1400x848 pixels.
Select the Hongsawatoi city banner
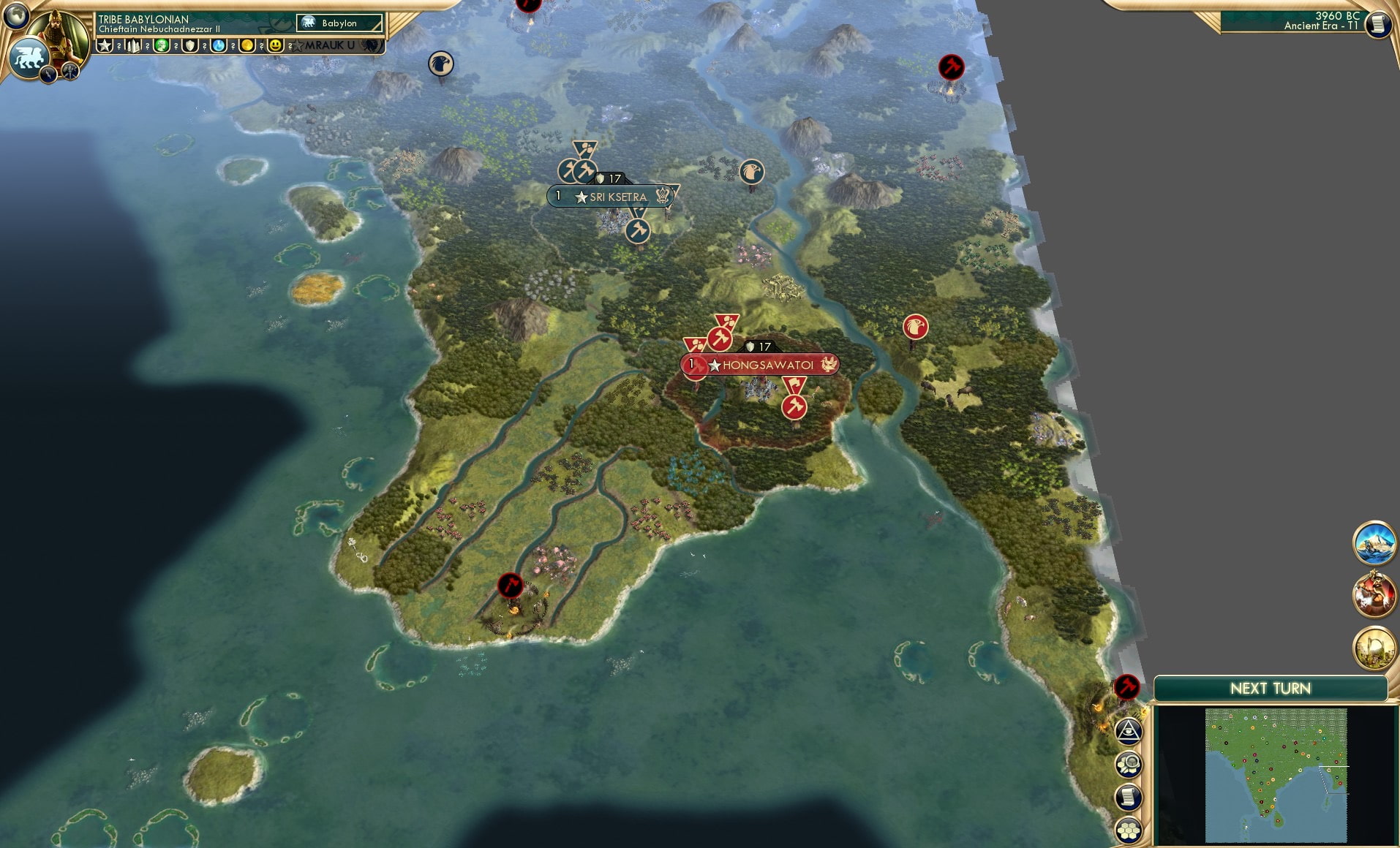761,365
